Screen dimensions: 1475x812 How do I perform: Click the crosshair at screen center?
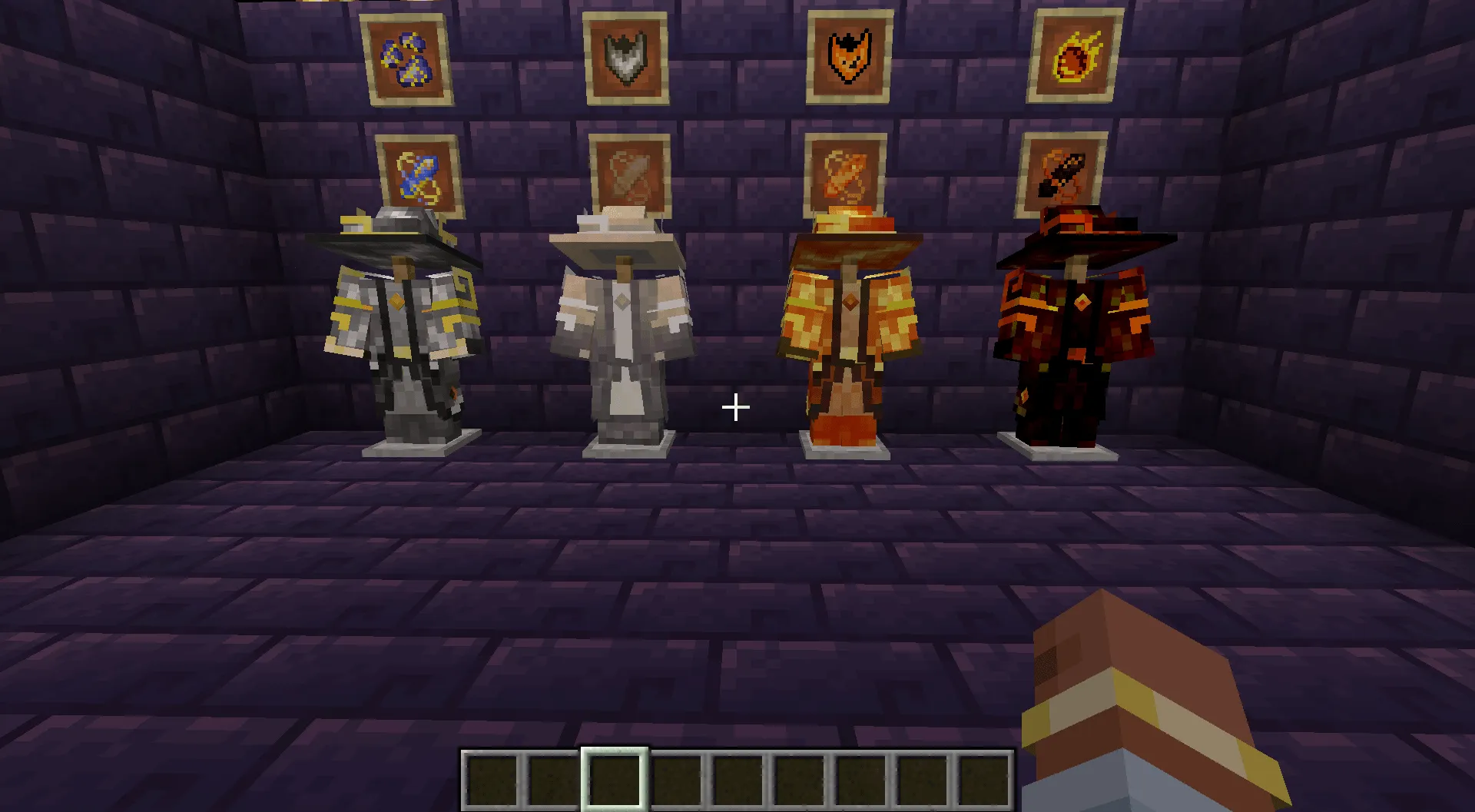coord(736,406)
